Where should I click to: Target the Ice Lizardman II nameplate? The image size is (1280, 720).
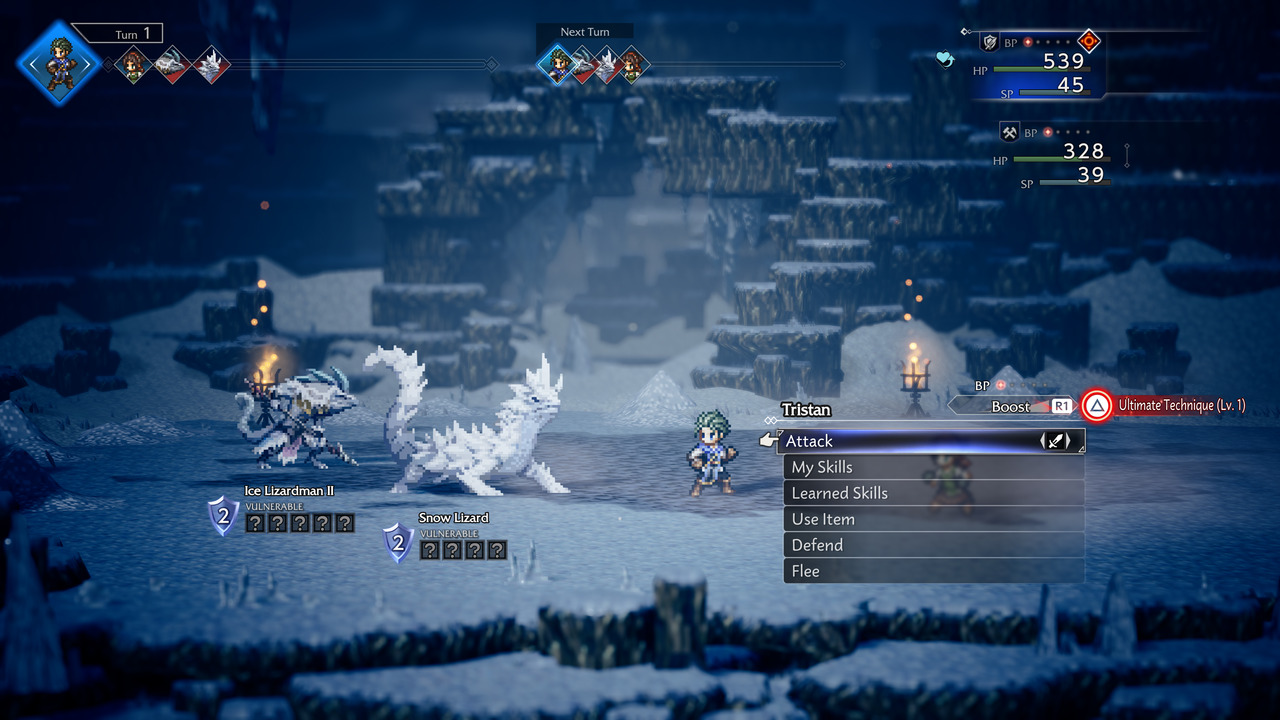289,491
